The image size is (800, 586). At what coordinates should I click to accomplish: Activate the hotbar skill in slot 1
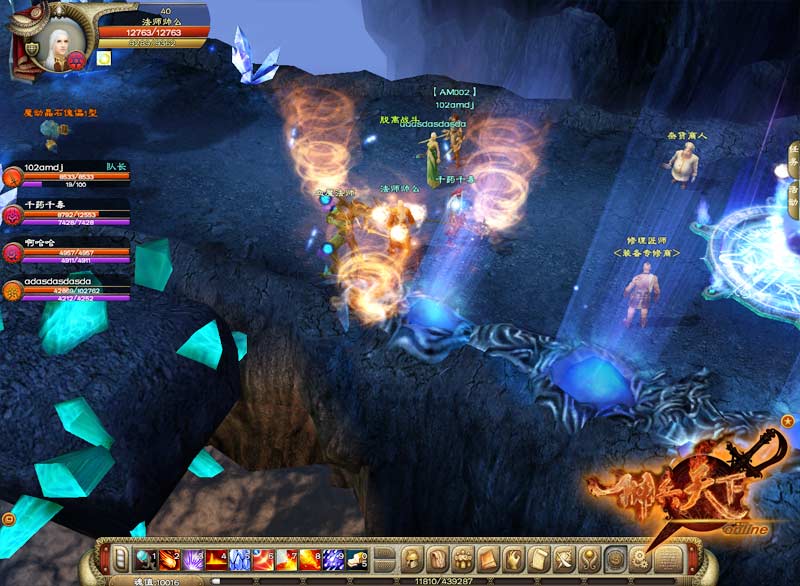click(143, 558)
